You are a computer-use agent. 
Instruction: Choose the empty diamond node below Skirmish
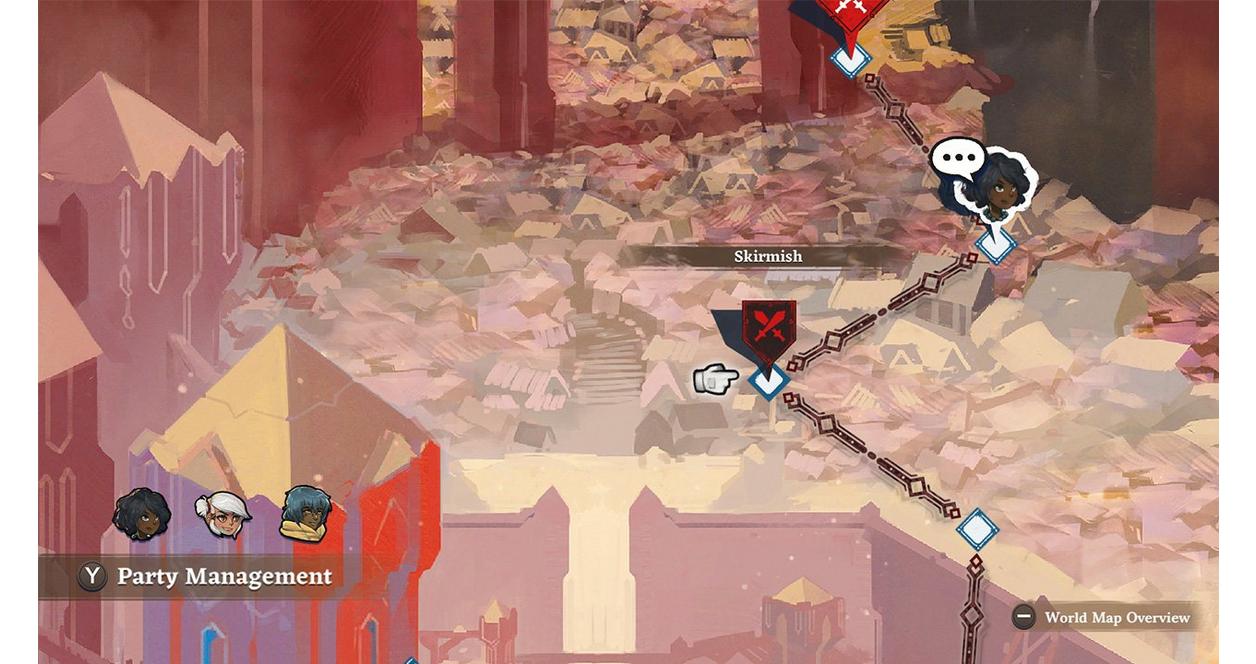(977, 529)
